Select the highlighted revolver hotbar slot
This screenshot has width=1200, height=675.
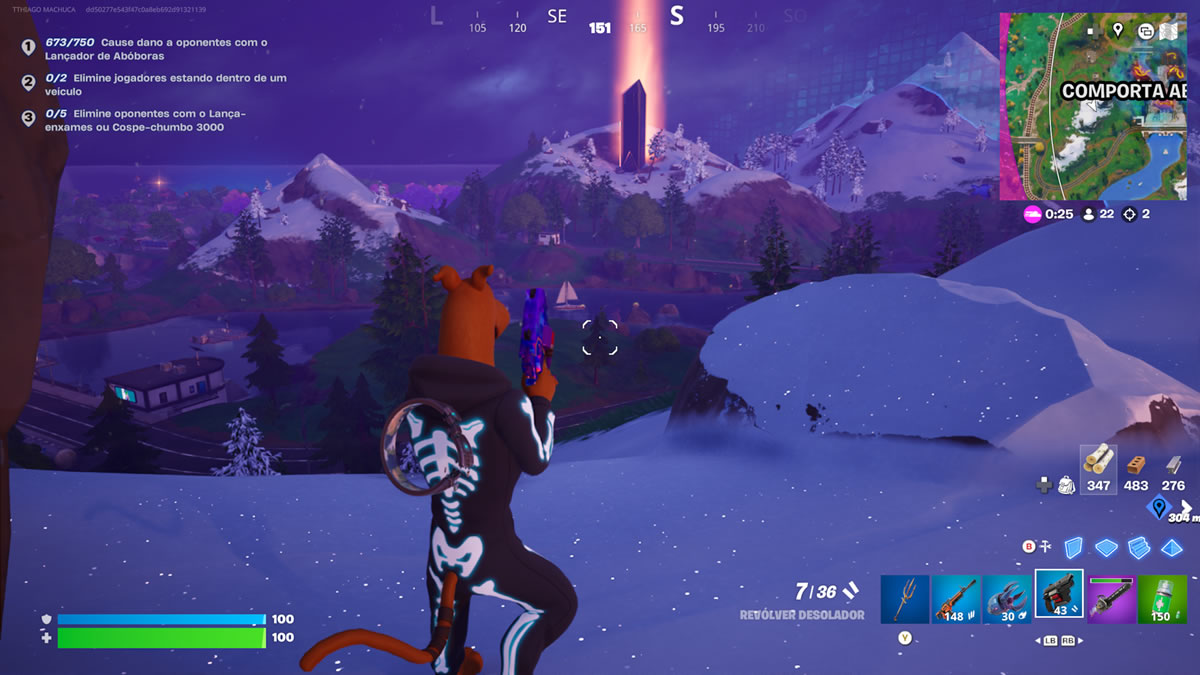[1059, 596]
